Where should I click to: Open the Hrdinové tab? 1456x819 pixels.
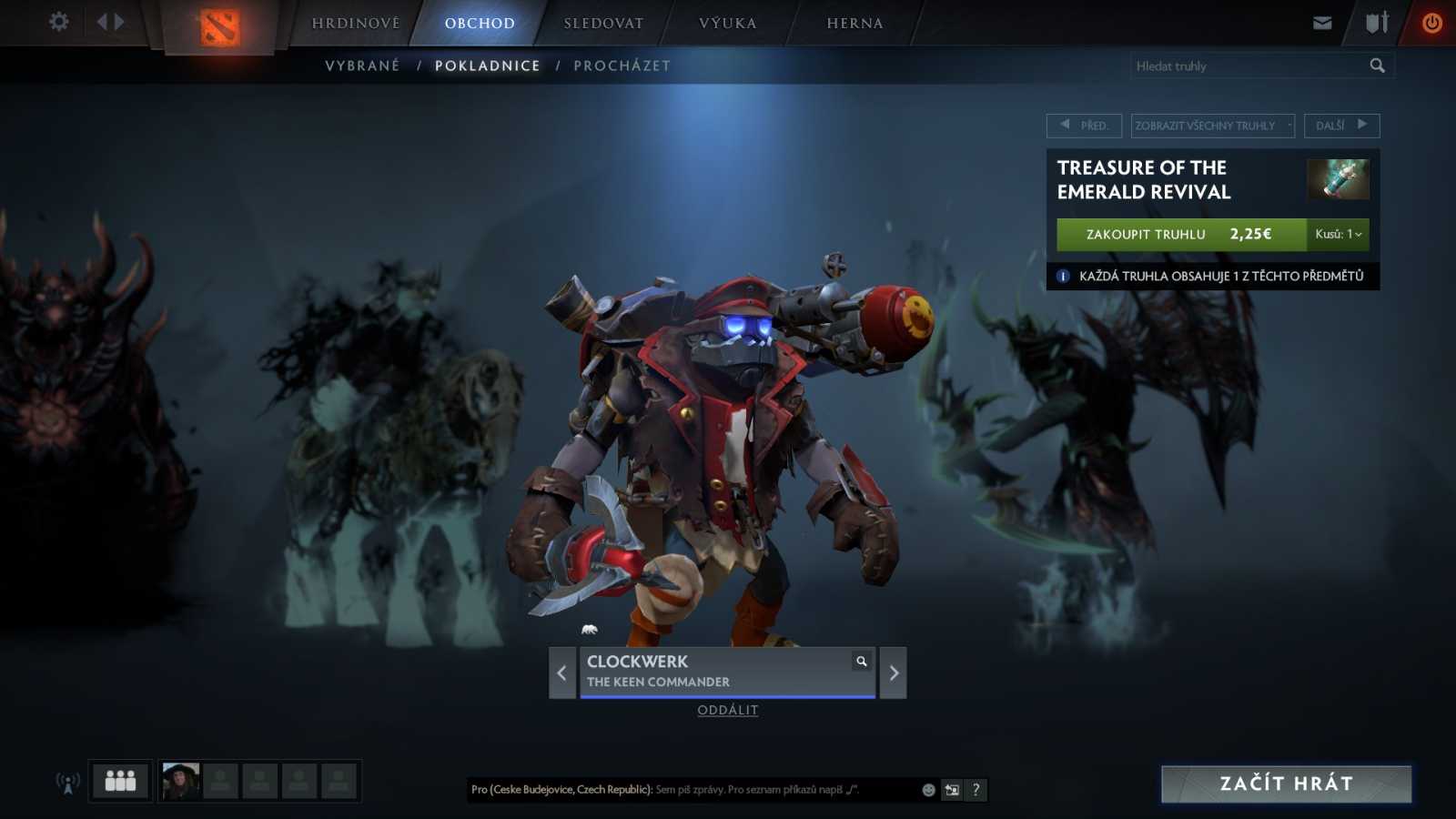pyautogui.click(x=356, y=24)
